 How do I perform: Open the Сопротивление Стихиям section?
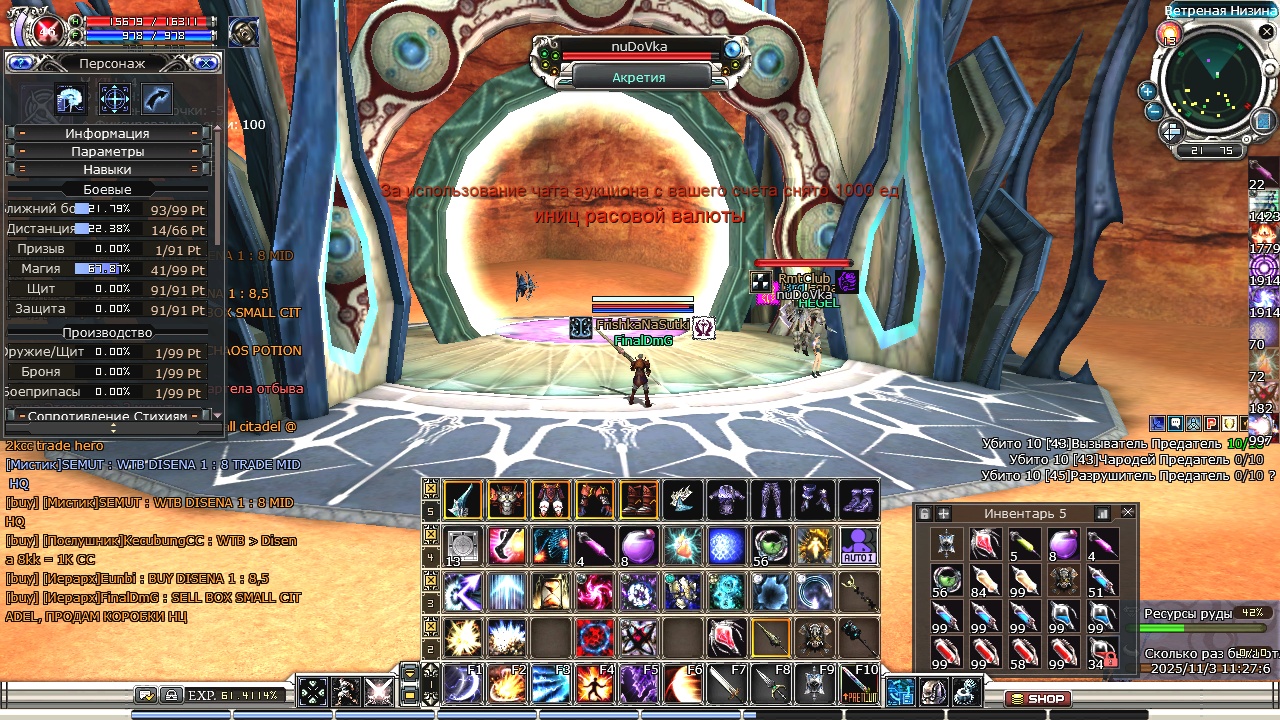pos(107,415)
